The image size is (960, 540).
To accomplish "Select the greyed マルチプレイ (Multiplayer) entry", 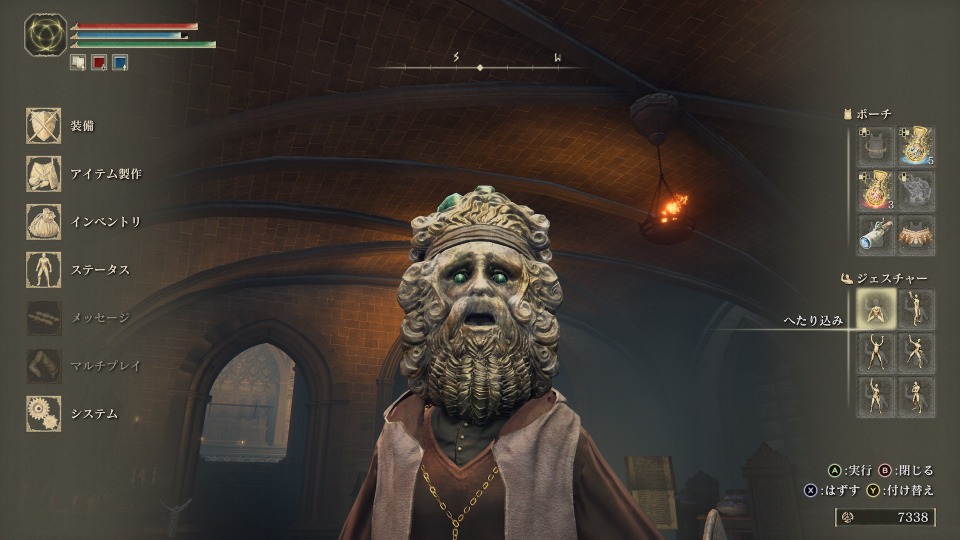I will coord(45,366).
